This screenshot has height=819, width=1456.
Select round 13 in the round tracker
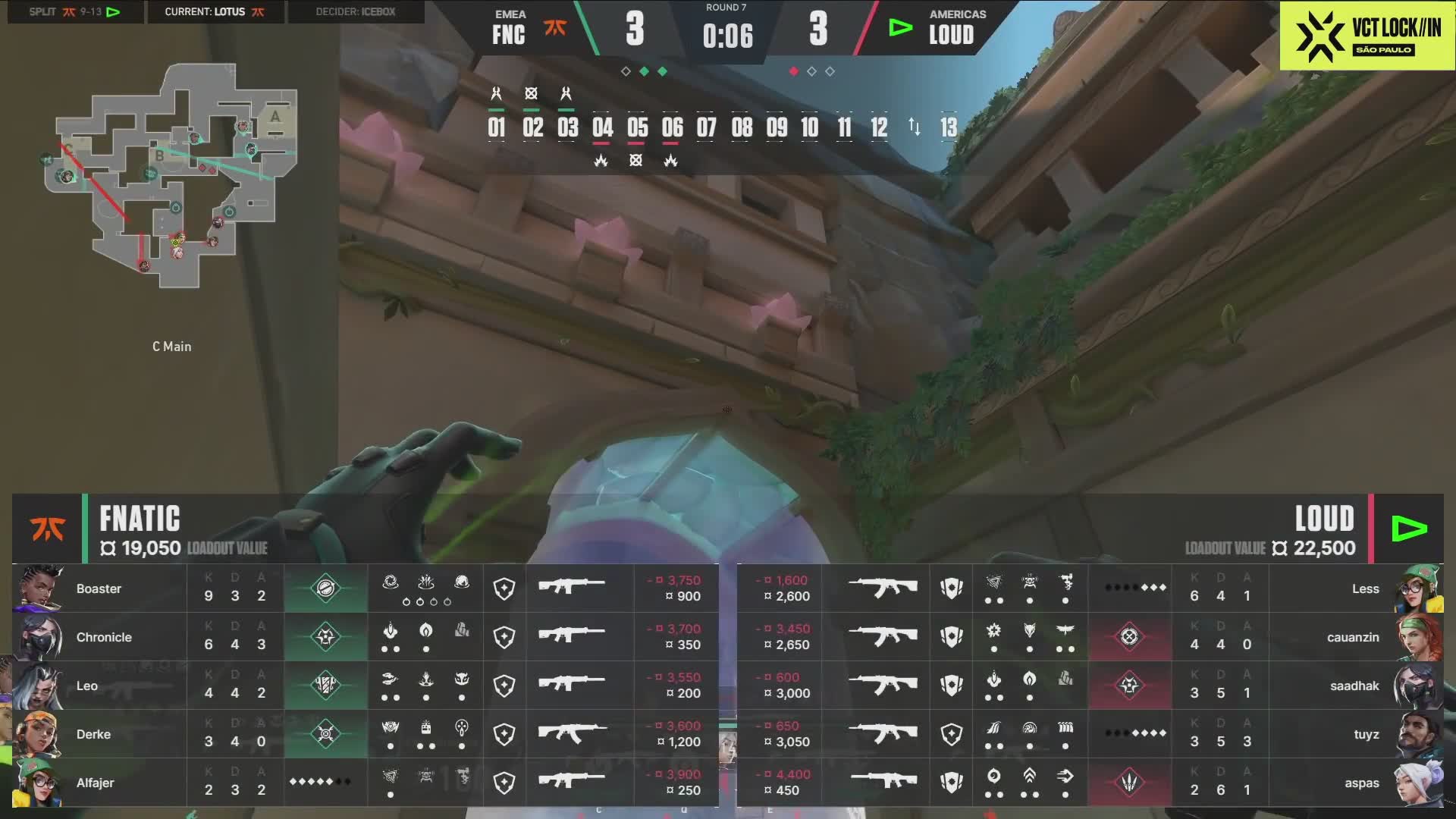point(949,127)
